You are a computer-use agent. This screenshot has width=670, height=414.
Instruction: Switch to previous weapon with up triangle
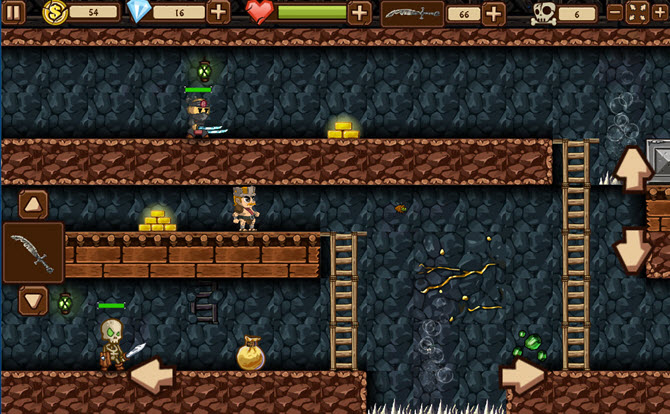click(33, 205)
